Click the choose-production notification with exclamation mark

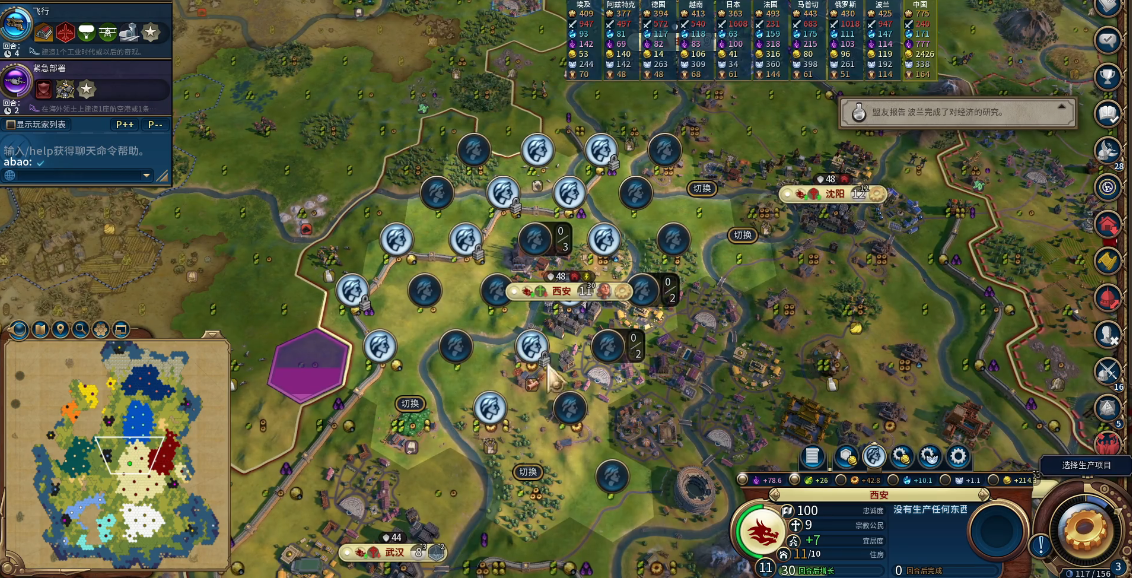click(1041, 546)
